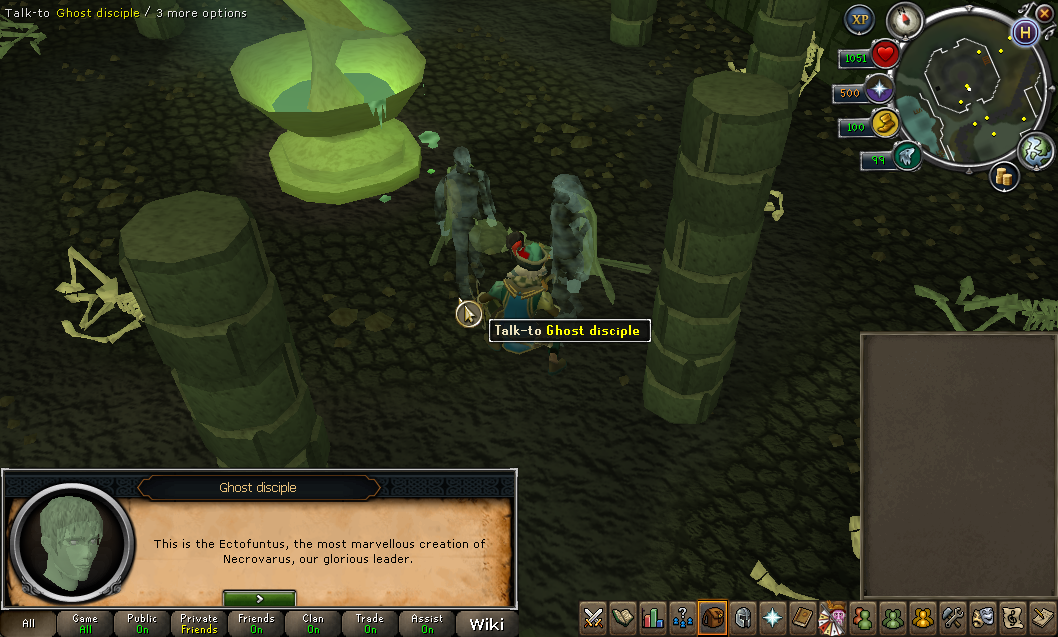Switch to the bar-chart skills tab
This screenshot has height=637, width=1058.
653,617
